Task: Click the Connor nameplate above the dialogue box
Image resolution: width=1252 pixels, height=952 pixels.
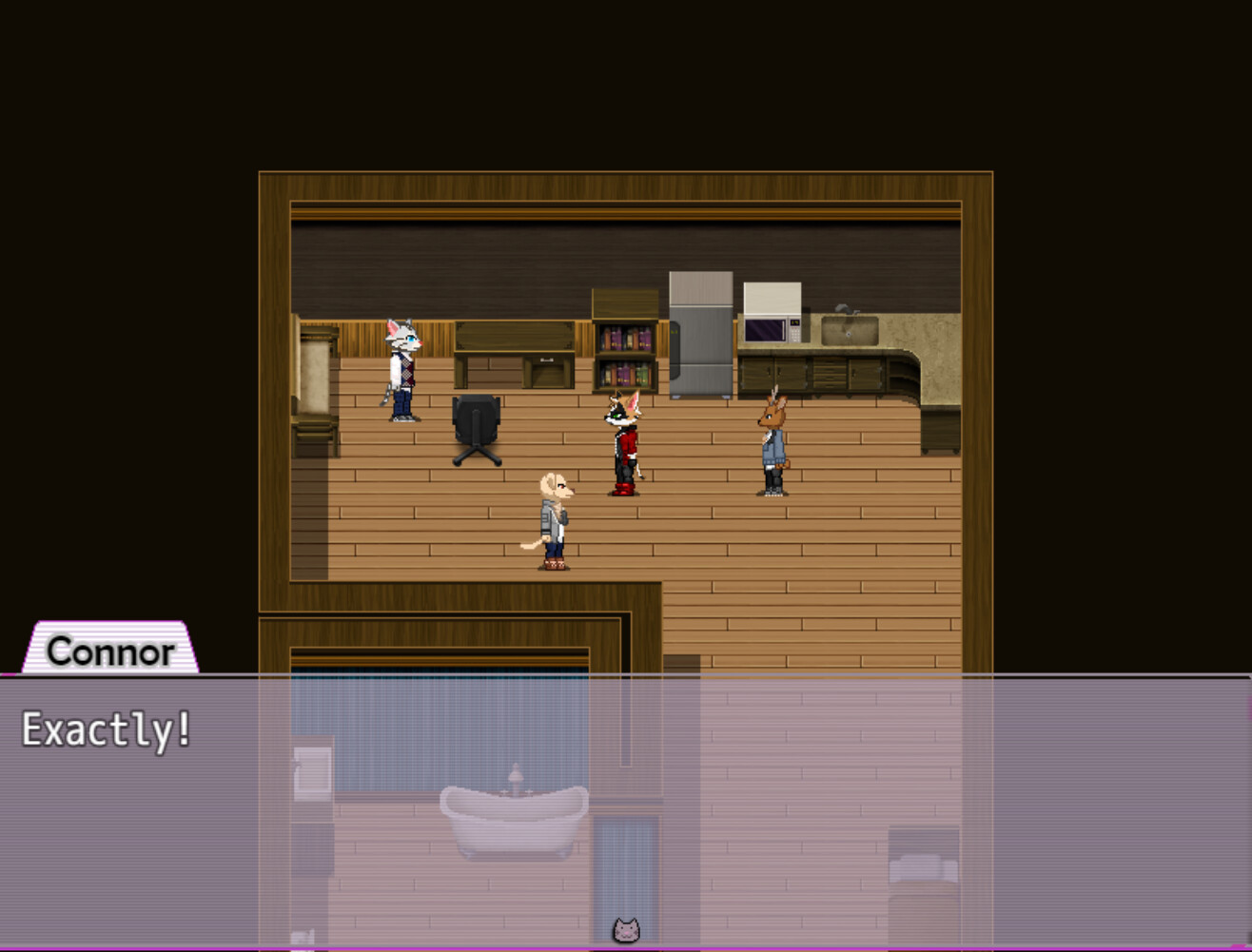Action: coord(108,652)
